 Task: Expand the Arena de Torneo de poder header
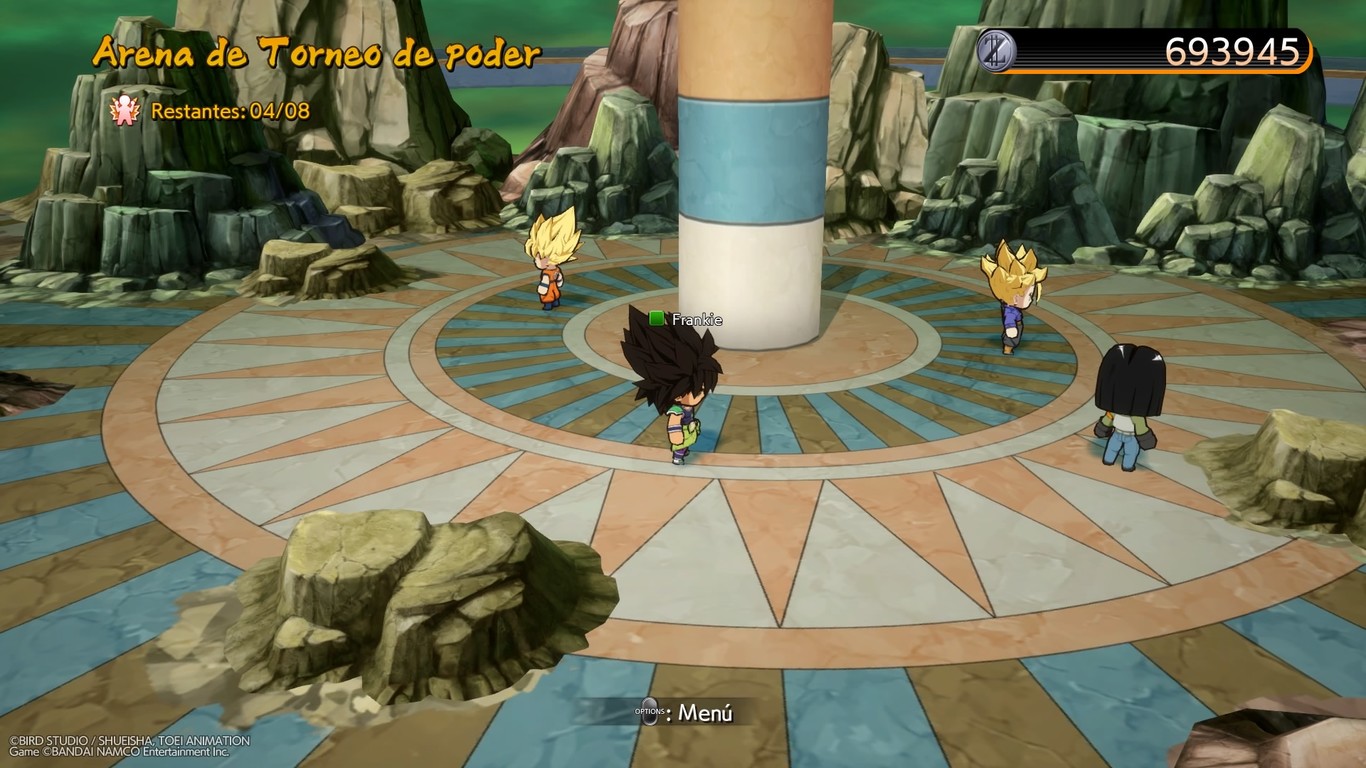(314, 52)
